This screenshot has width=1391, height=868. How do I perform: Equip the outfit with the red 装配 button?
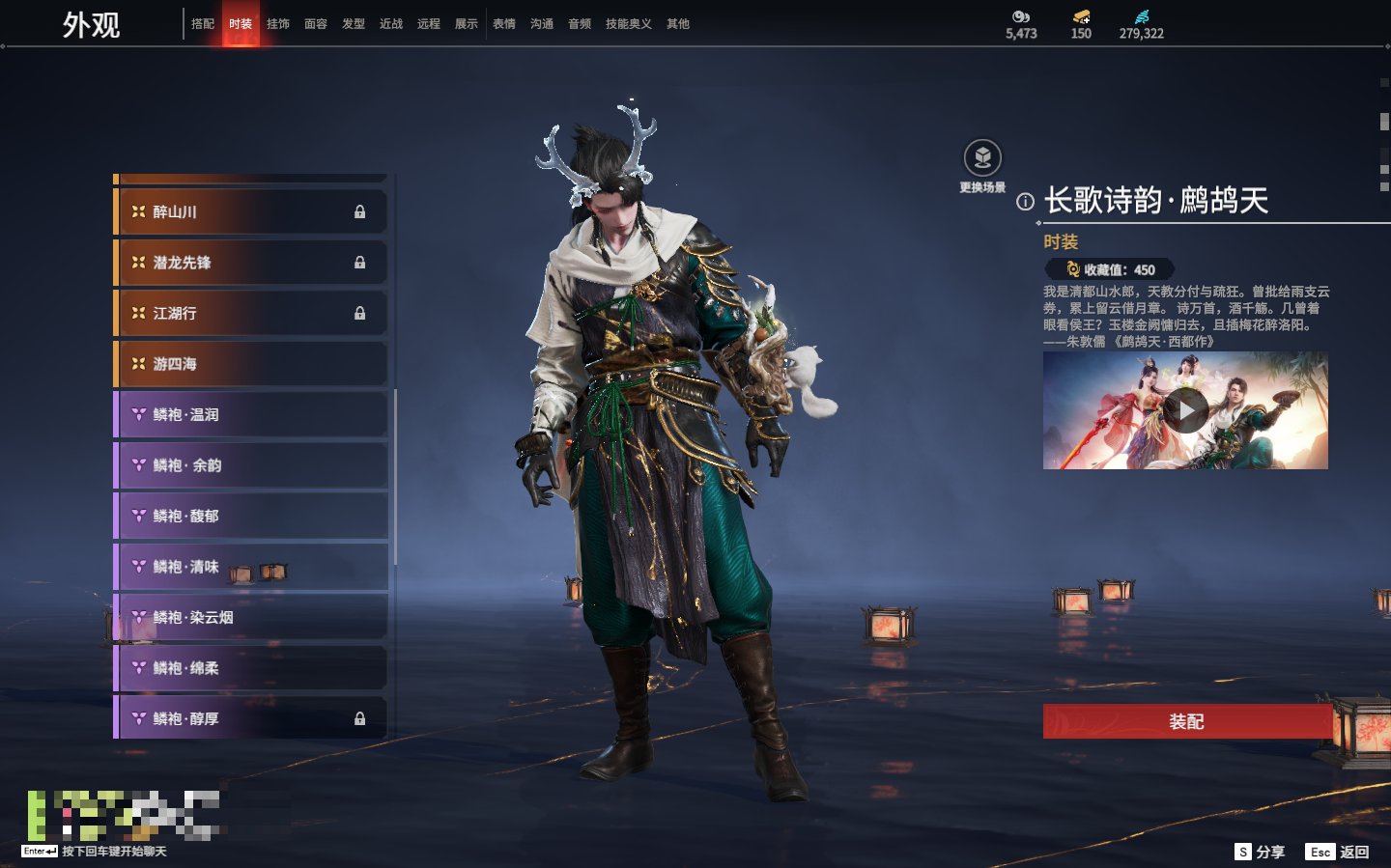click(1186, 721)
